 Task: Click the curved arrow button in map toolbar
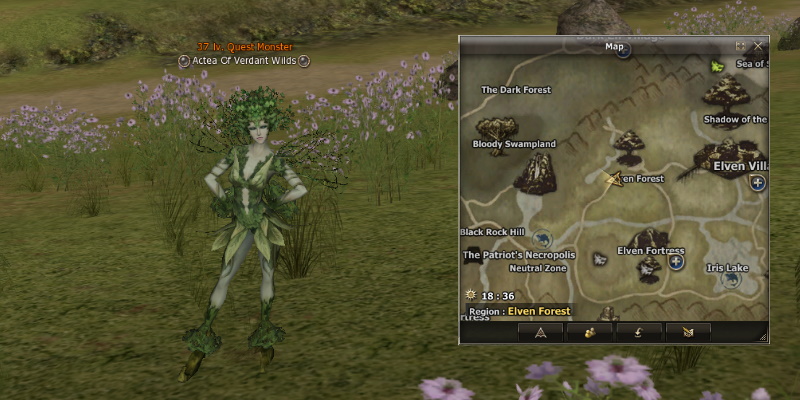pyautogui.click(x=638, y=332)
